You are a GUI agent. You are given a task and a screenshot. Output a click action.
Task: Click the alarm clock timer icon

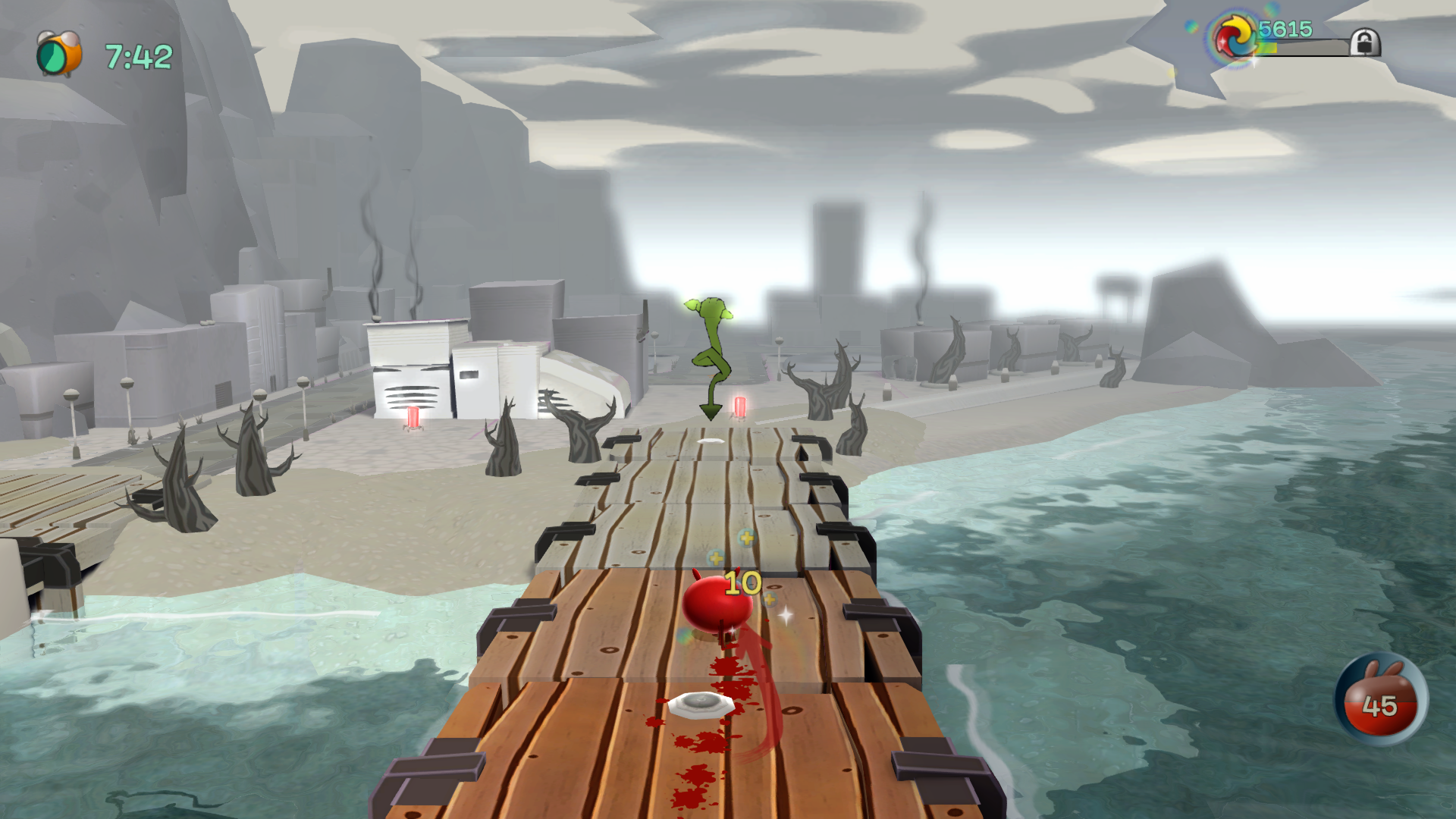coord(58,54)
